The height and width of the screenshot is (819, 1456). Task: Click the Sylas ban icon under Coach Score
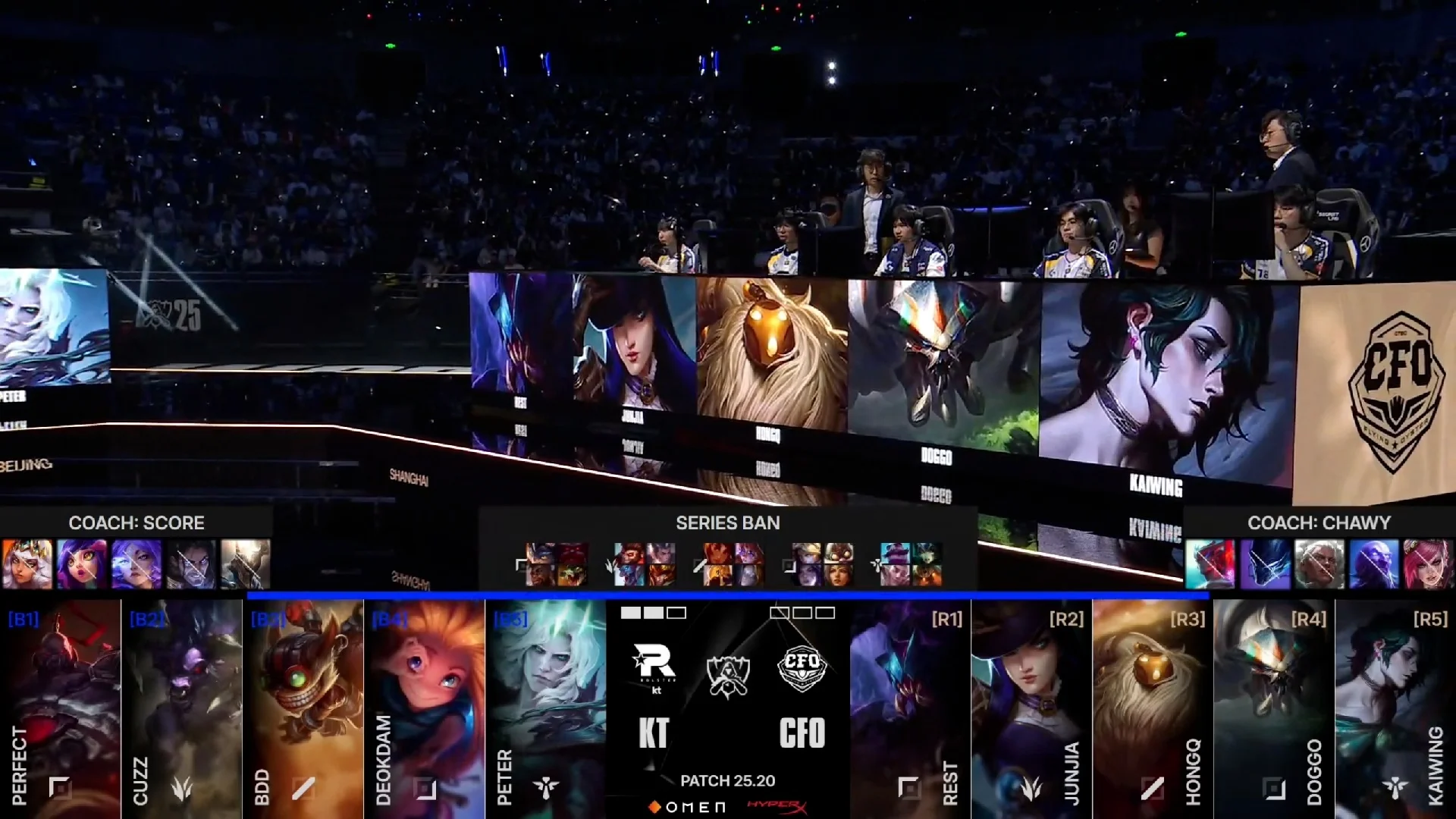(191, 564)
